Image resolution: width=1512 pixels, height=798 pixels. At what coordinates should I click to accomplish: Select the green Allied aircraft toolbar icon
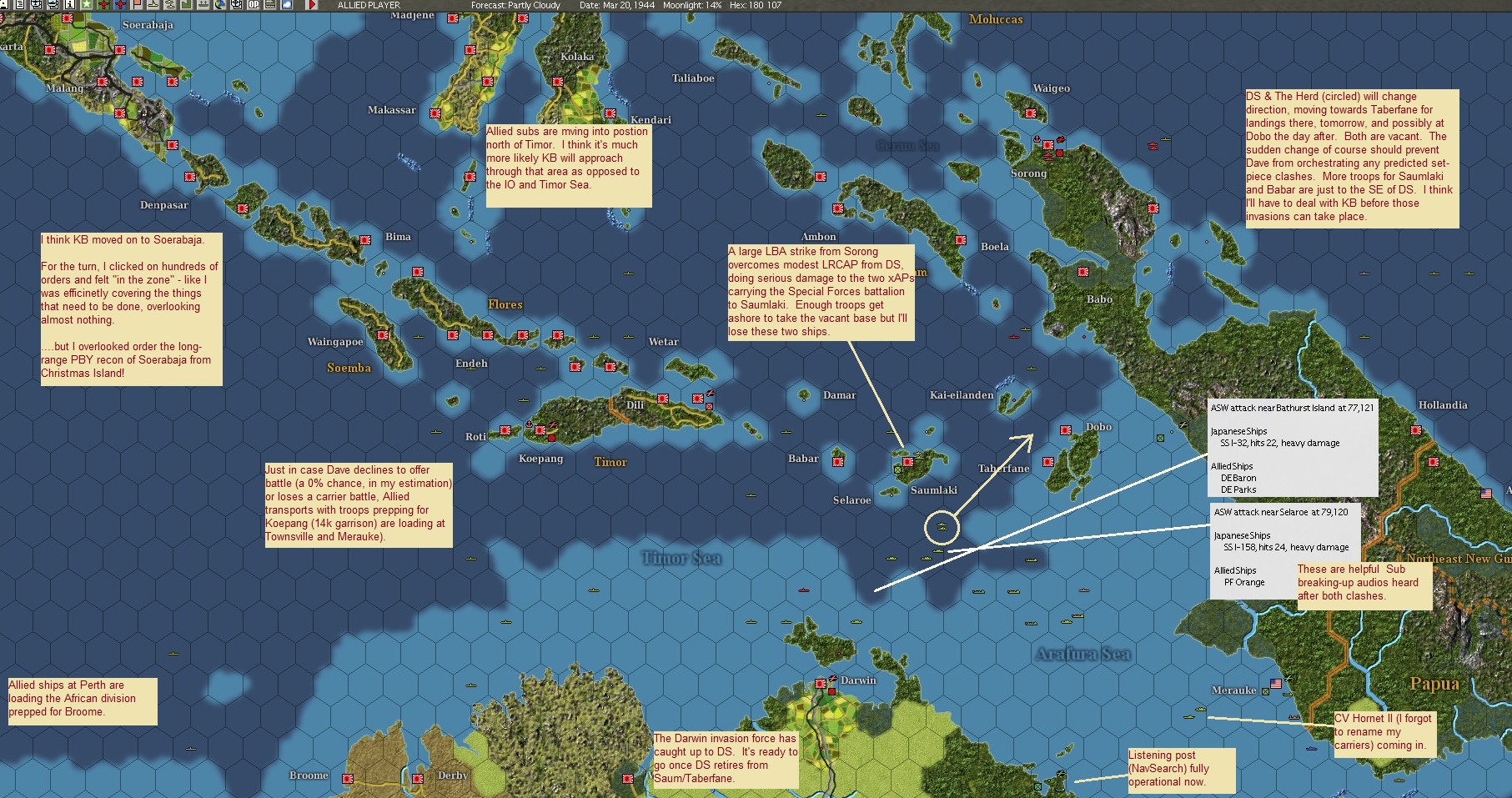pos(103,5)
